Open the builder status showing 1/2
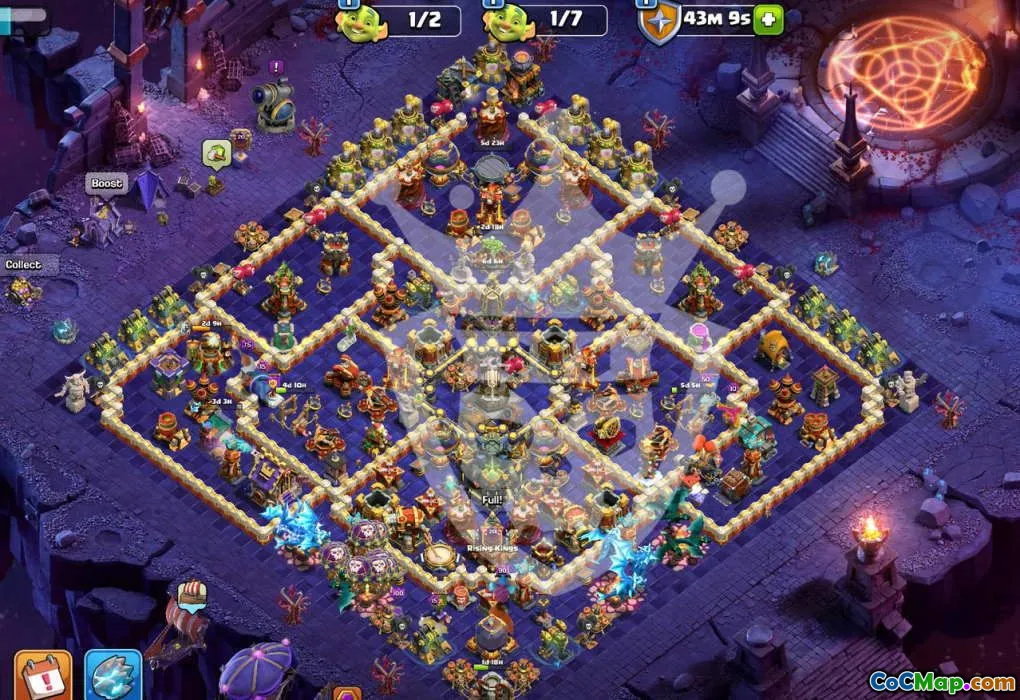The width and height of the screenshot is (1020, 700). point(398,21)
